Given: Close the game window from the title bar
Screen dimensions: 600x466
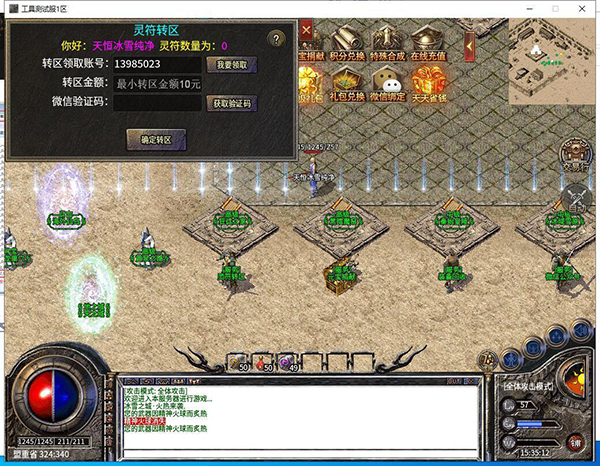Looking at the screenshot, I should click(582, 9).
